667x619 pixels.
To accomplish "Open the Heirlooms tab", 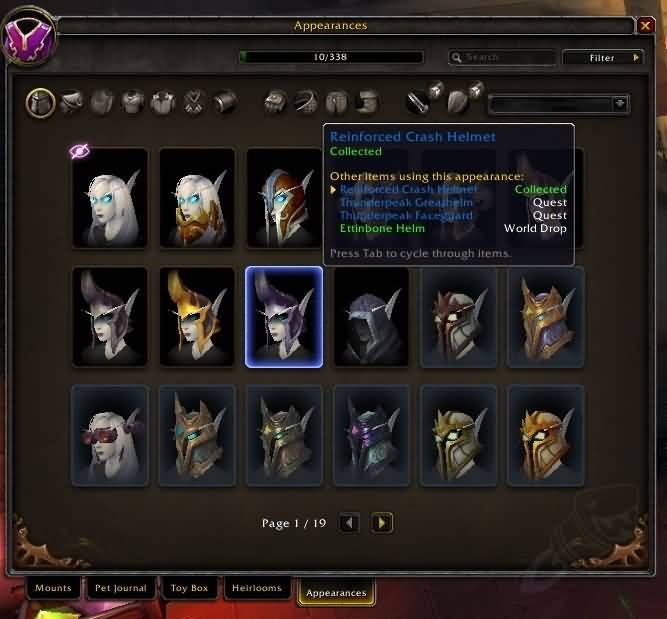I will [257, 588].
